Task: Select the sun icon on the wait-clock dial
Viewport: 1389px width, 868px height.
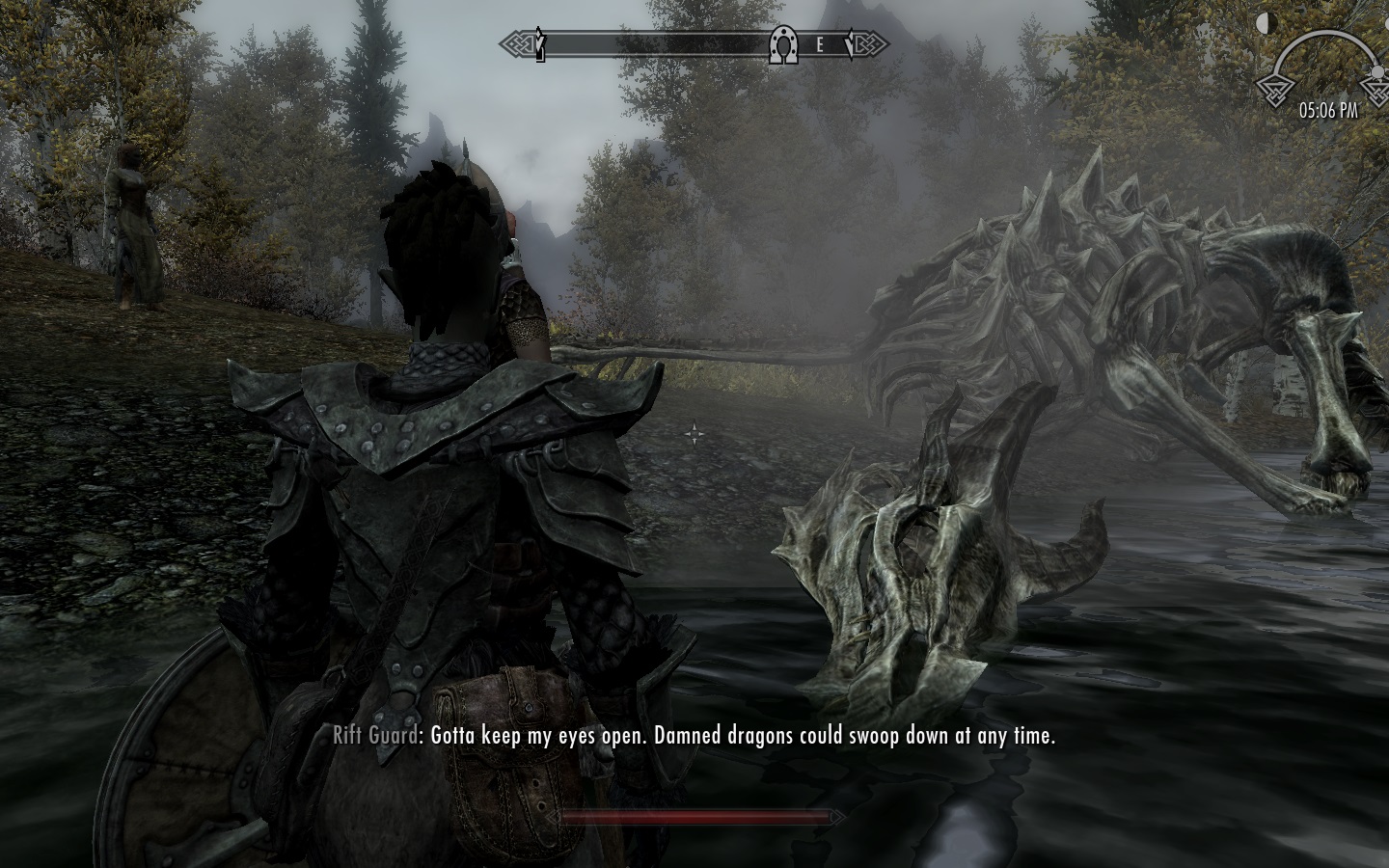Action: [x=1377, y=71]
